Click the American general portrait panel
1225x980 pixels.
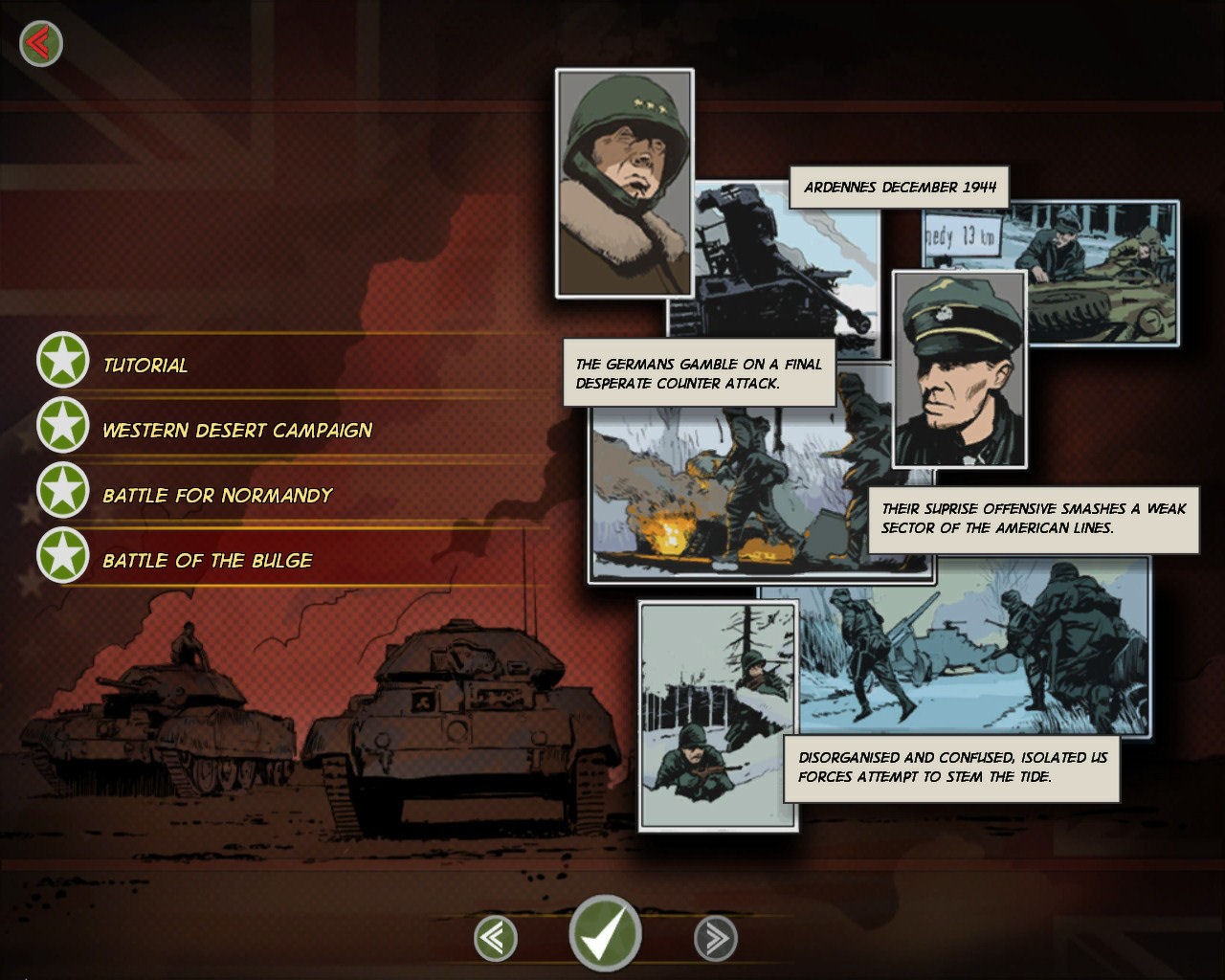pos(624,182)
